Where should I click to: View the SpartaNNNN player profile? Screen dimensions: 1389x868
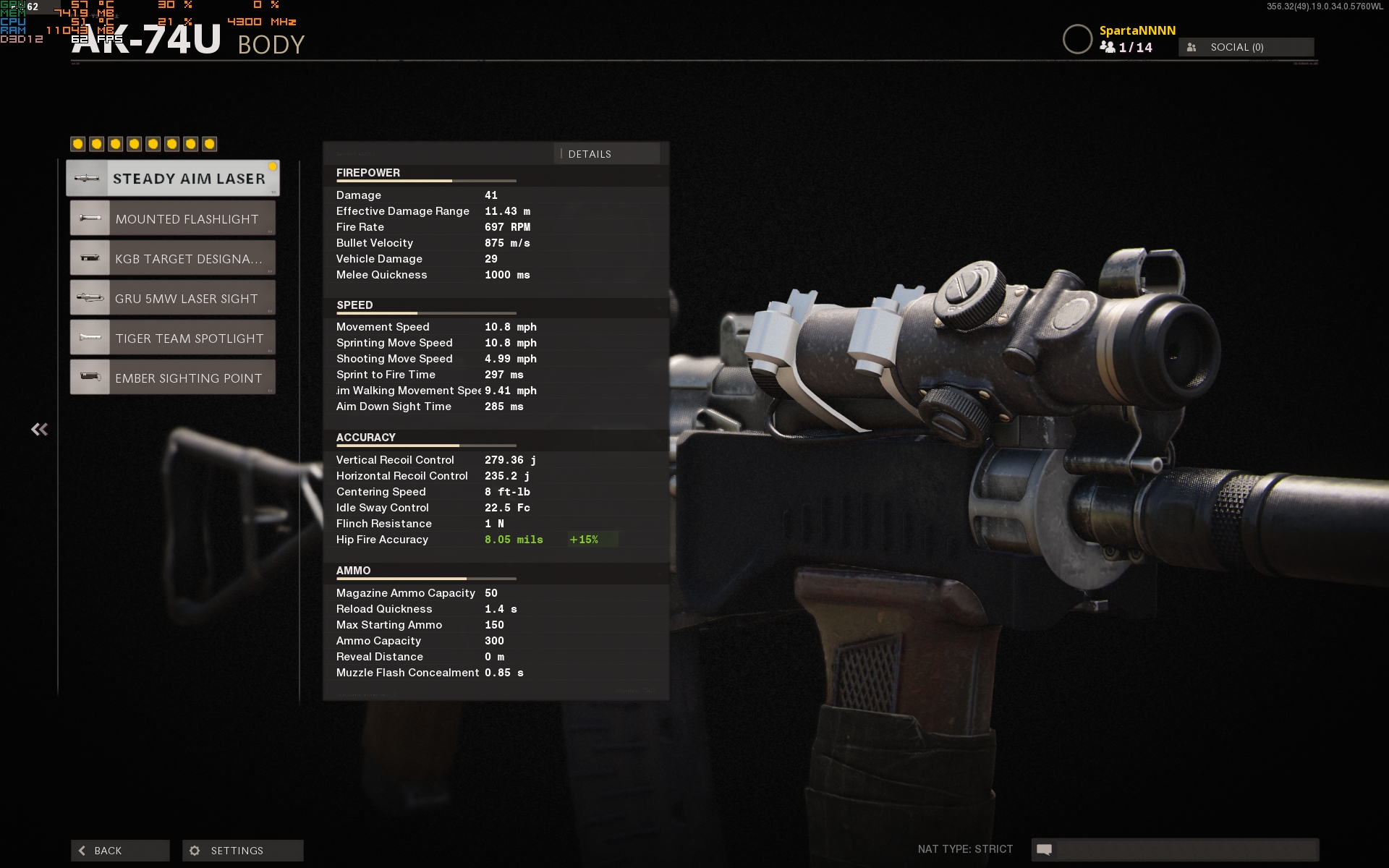1137,30
